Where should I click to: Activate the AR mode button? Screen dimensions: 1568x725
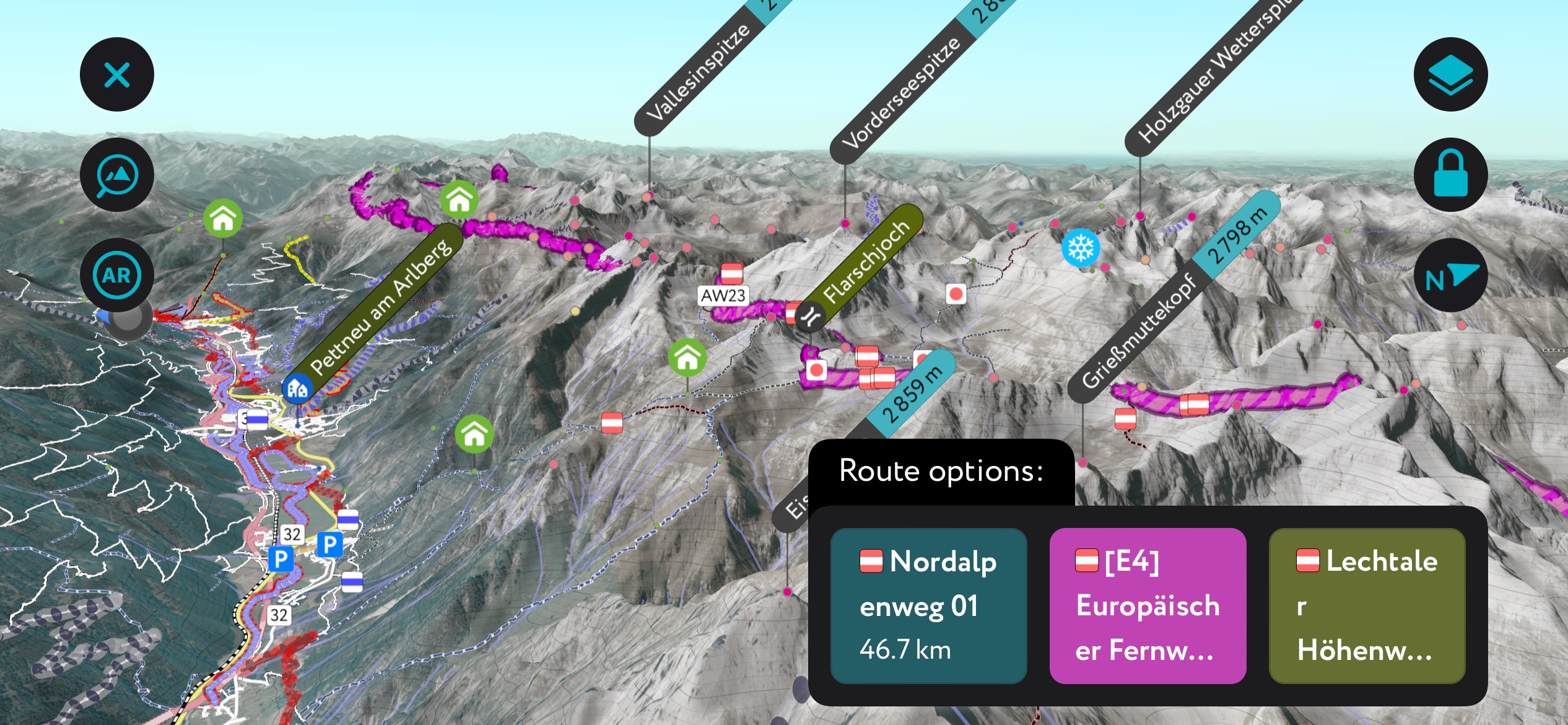coord(116,275)
